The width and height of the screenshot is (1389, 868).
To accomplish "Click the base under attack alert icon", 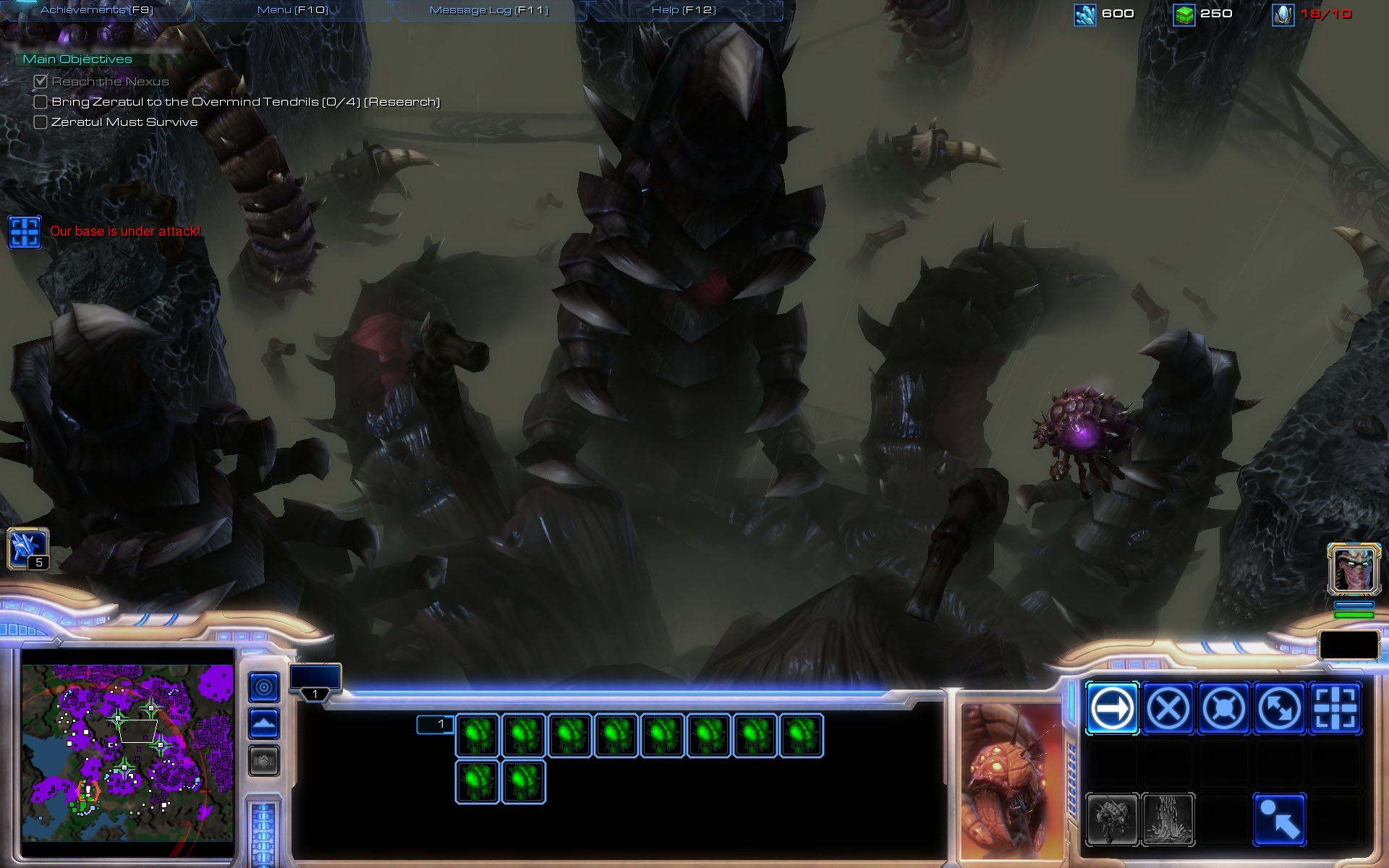I will pos(25,232).
